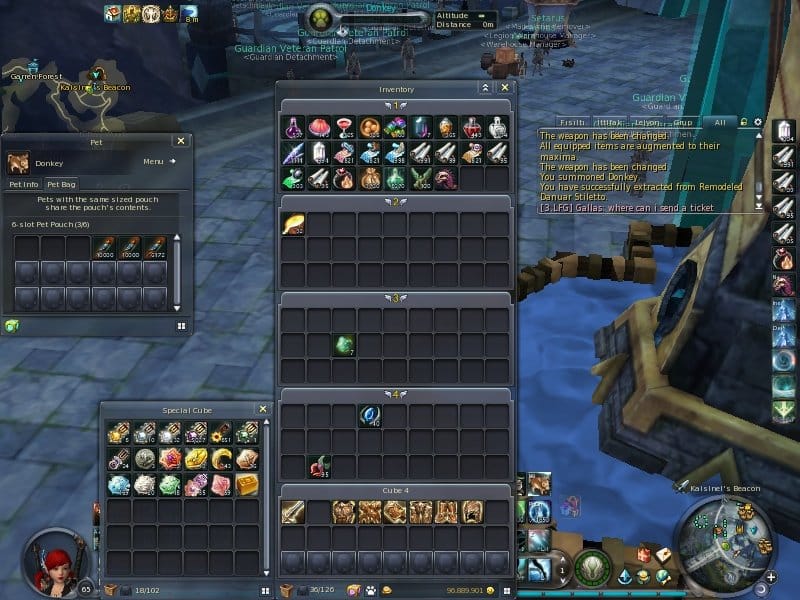800x600 pixels.
Task: Select the green gem item in cube 3
Action: pyautogui.click(x=345, y=344)
